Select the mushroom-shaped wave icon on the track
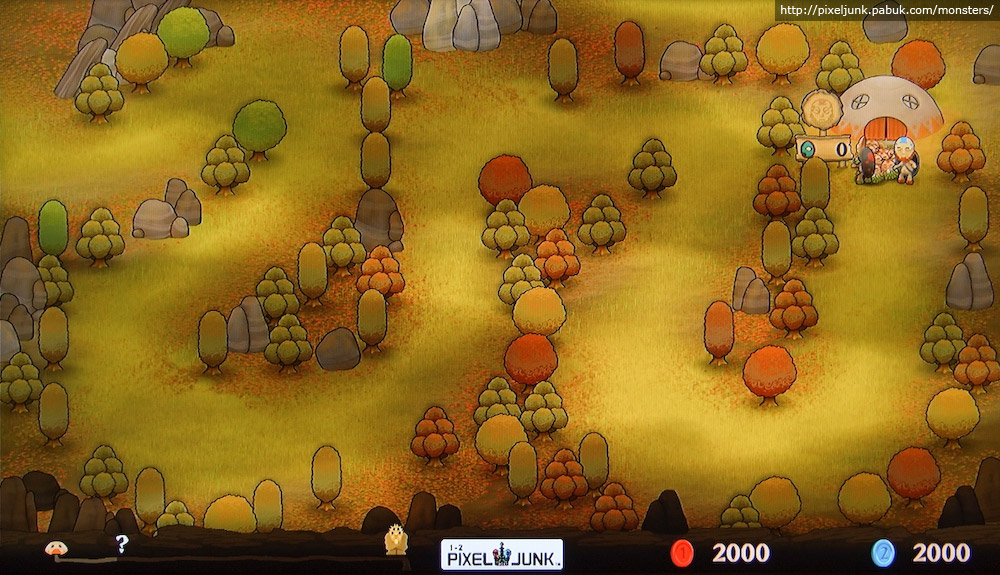 56,547
